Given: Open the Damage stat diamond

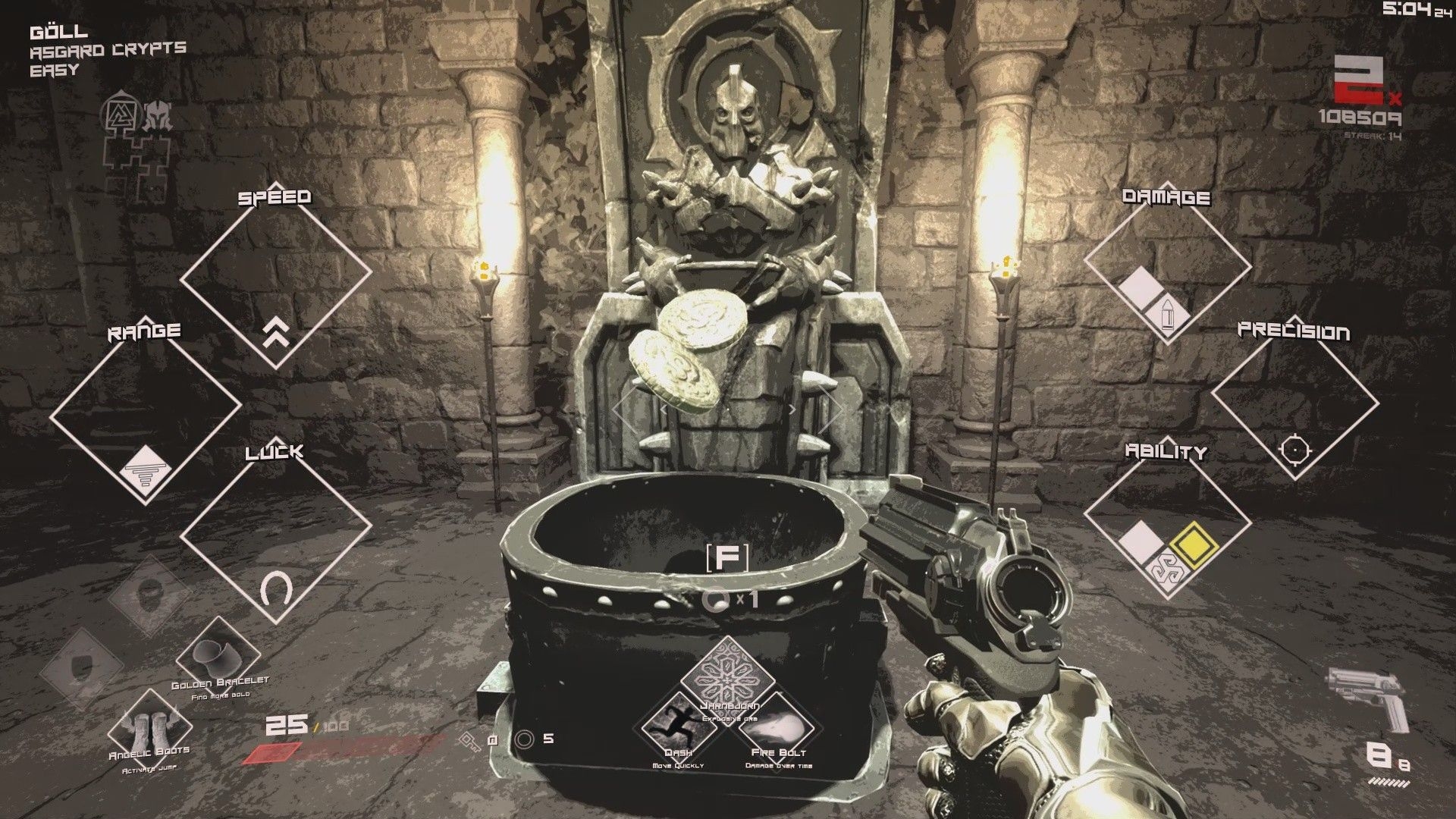Looking at the screenshot, I should tap(1166, 275).
